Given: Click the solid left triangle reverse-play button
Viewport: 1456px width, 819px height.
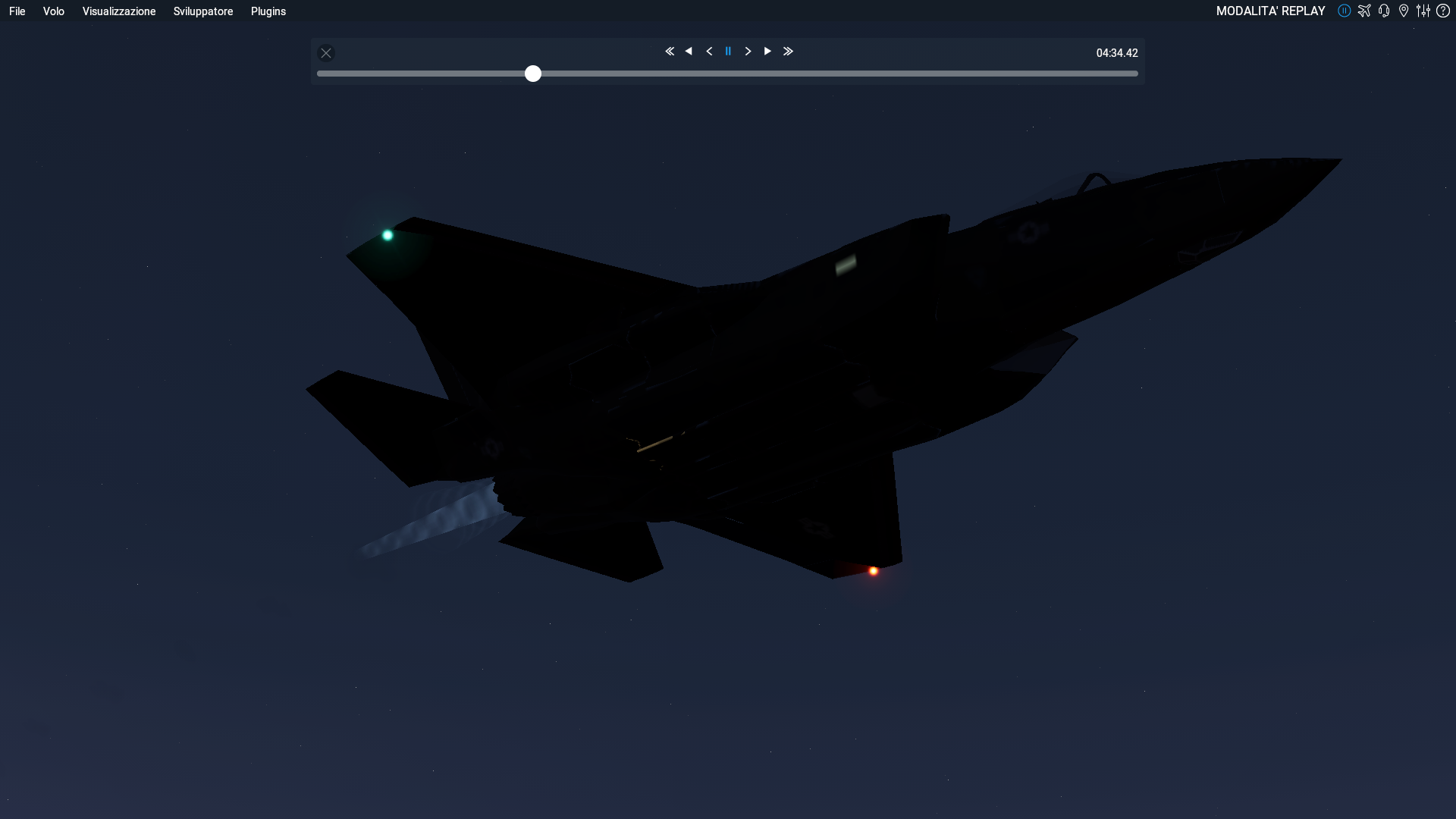Looking at the screenshot, I should [689, 52].
